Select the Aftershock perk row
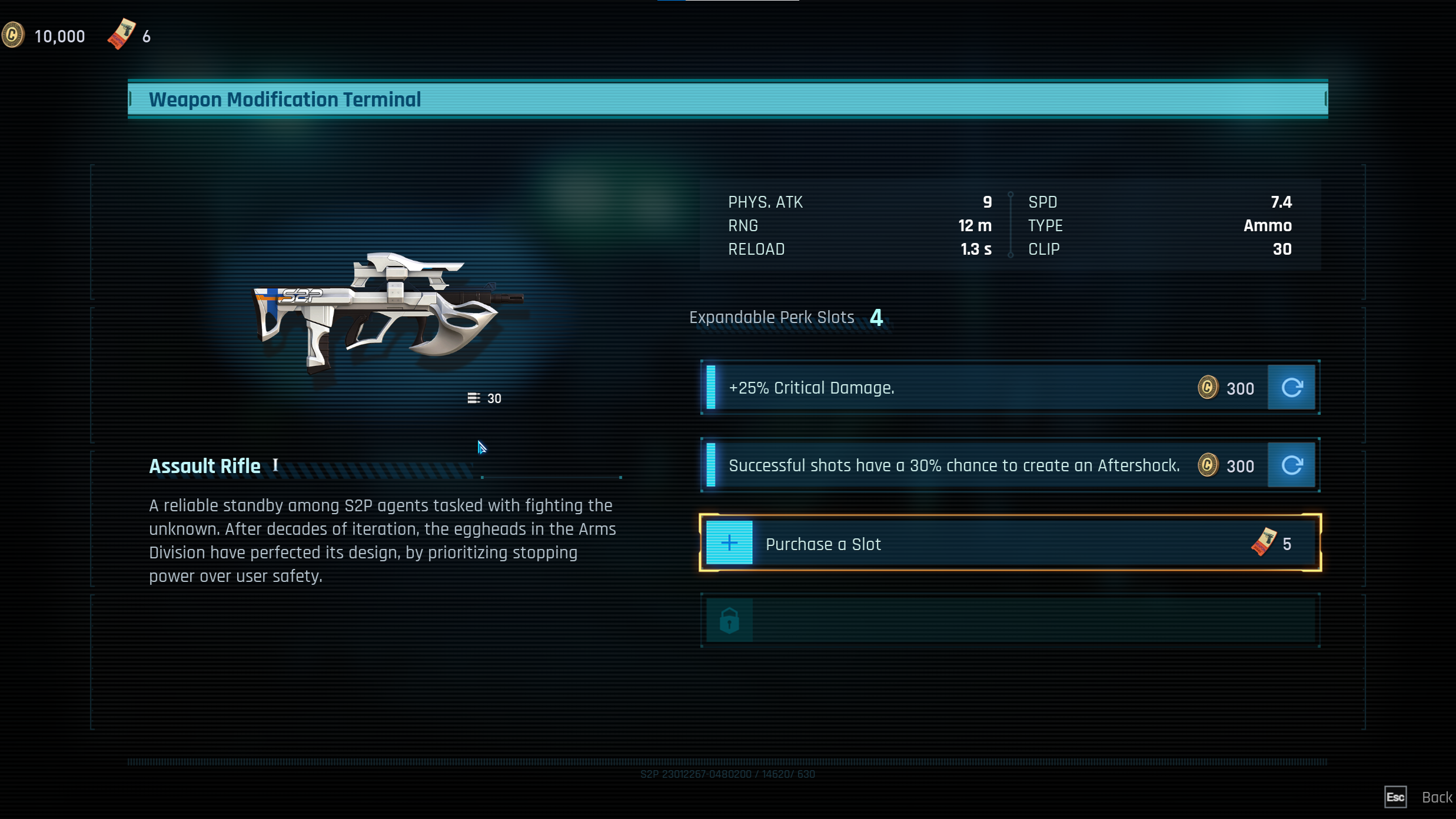Viewport: 1456px width, 819px height. [953, 465]
